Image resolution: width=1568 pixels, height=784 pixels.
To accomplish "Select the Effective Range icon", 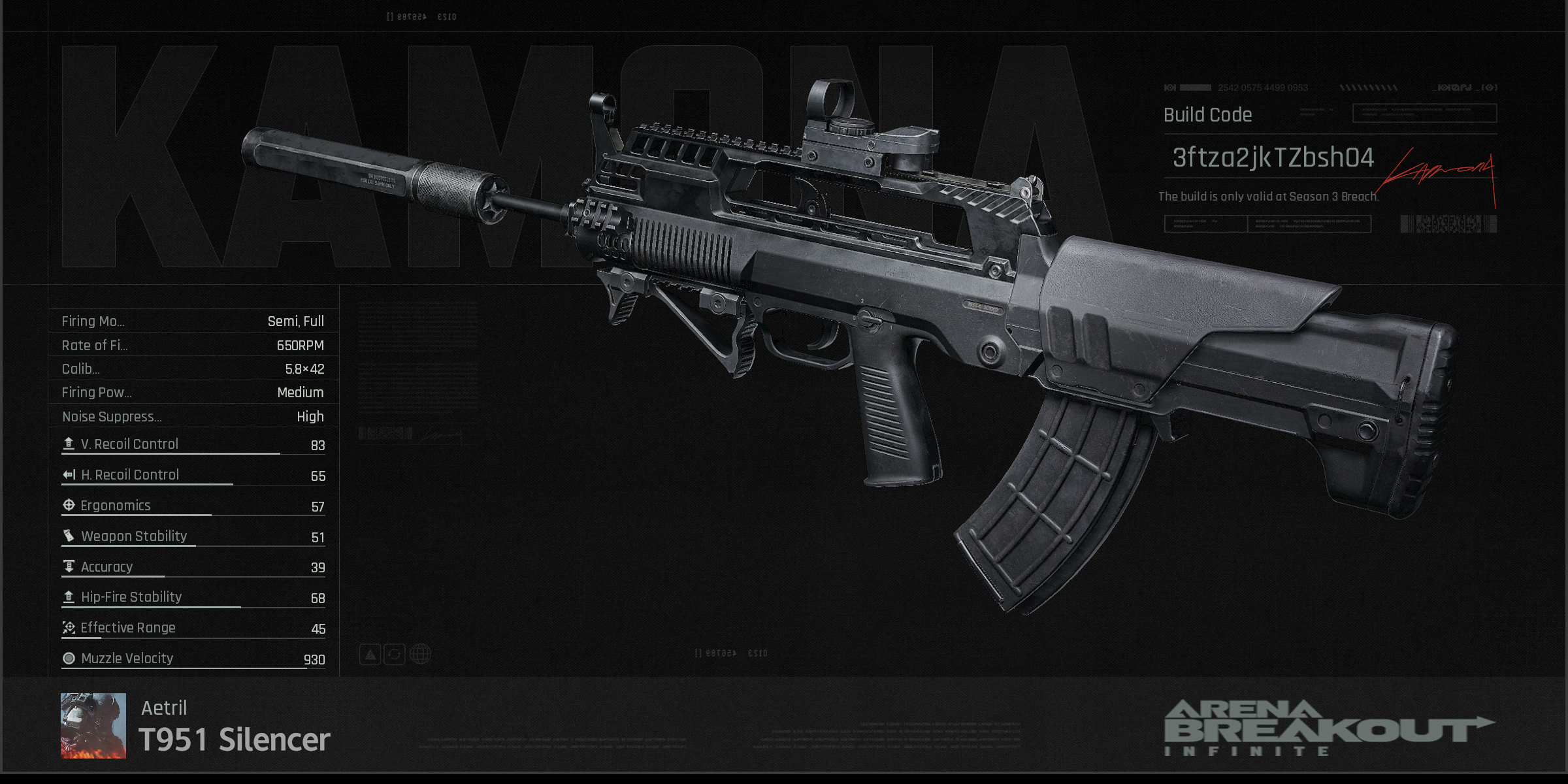I will [67, 627].
